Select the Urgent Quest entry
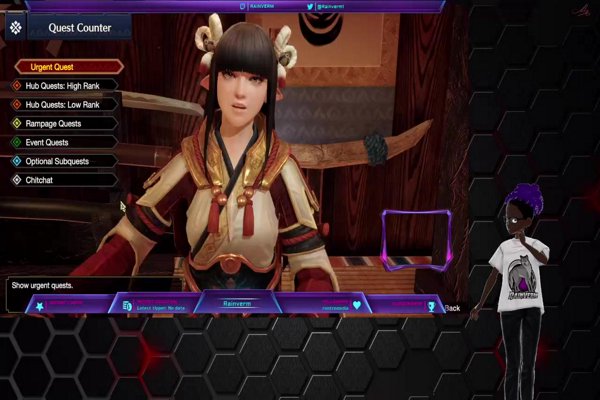This screenshot has width=600, height=400. point(66,67)
